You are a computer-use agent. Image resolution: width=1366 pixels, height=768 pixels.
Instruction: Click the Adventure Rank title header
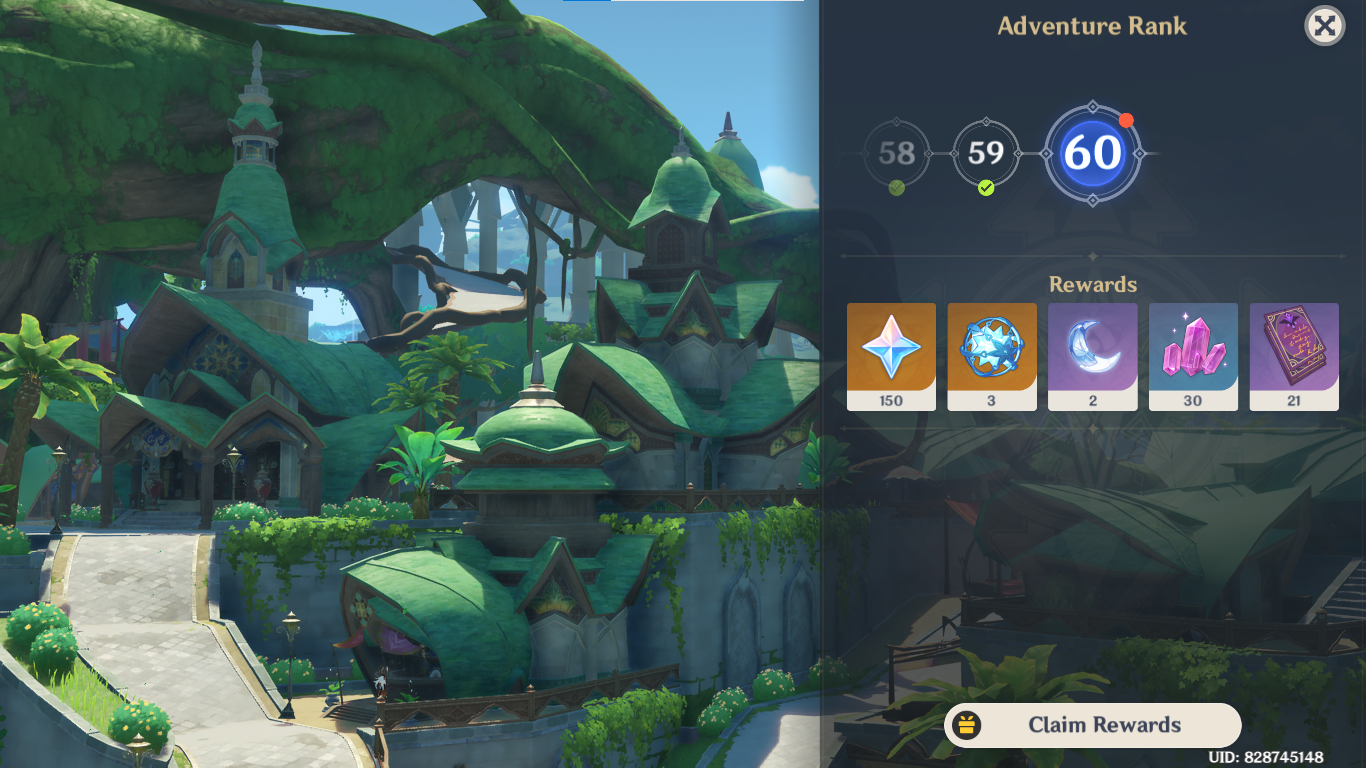(x=1092, y=25)
